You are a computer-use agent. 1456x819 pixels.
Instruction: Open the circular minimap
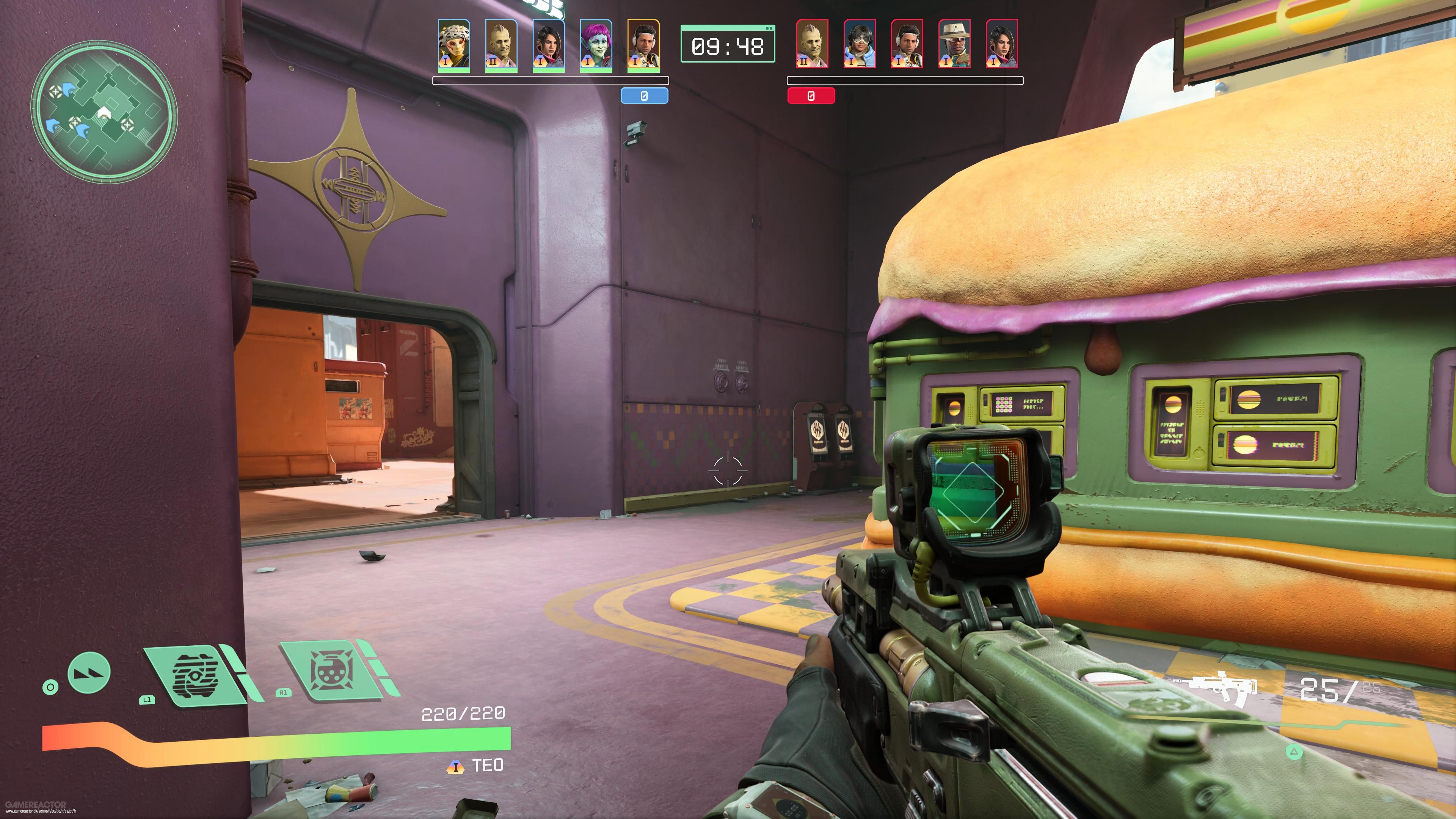tap(104, 111)
